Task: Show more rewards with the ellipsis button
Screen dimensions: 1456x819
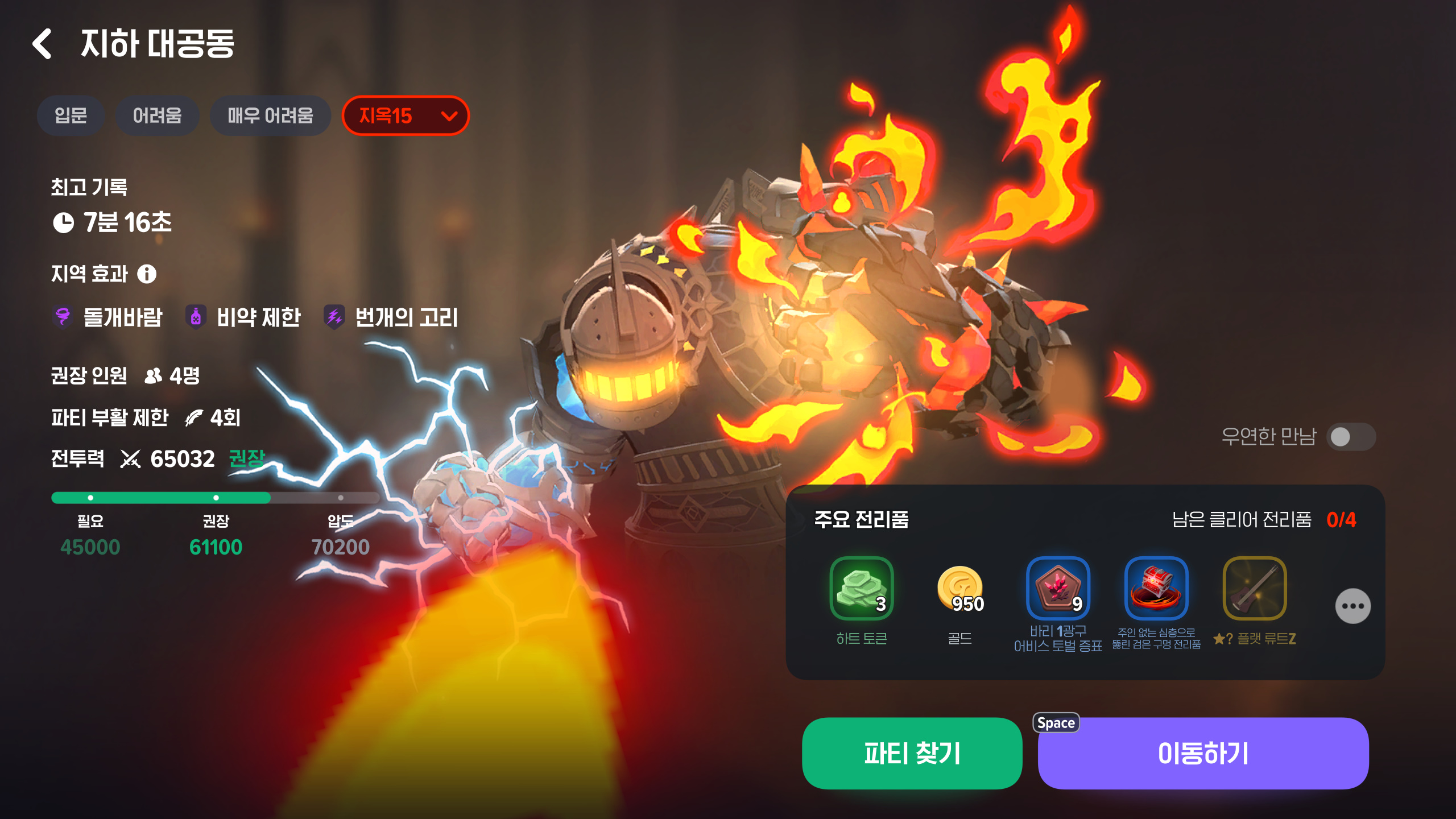Action: [x=1352, y=606]
